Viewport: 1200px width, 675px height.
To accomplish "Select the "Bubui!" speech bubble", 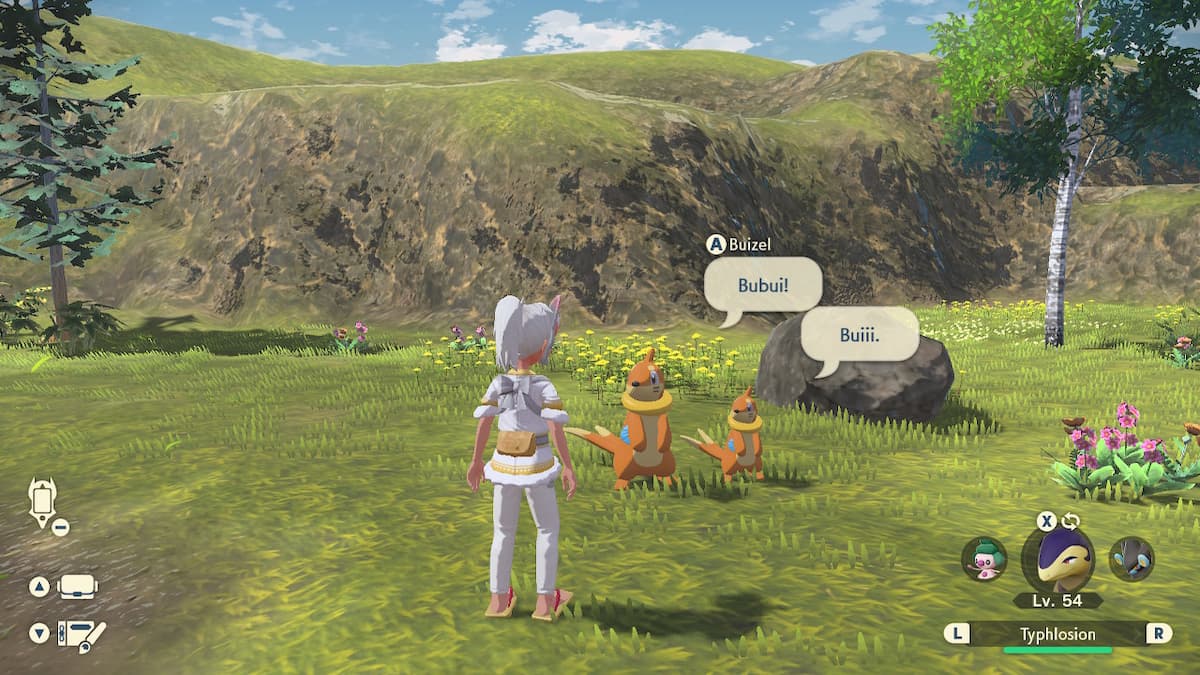I will click(763, 285).
